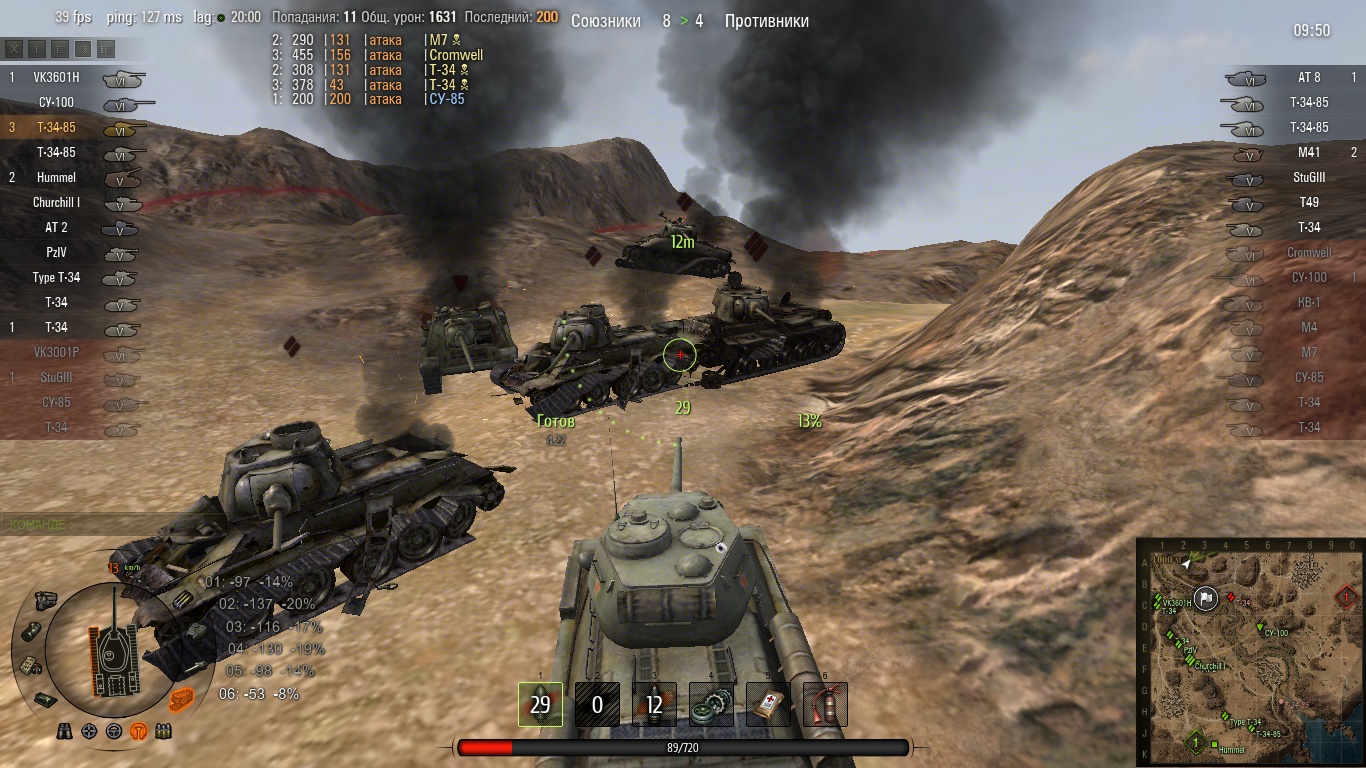Activate the fire extinguisher consumable

pyautogui.click(x=825, y=704)
